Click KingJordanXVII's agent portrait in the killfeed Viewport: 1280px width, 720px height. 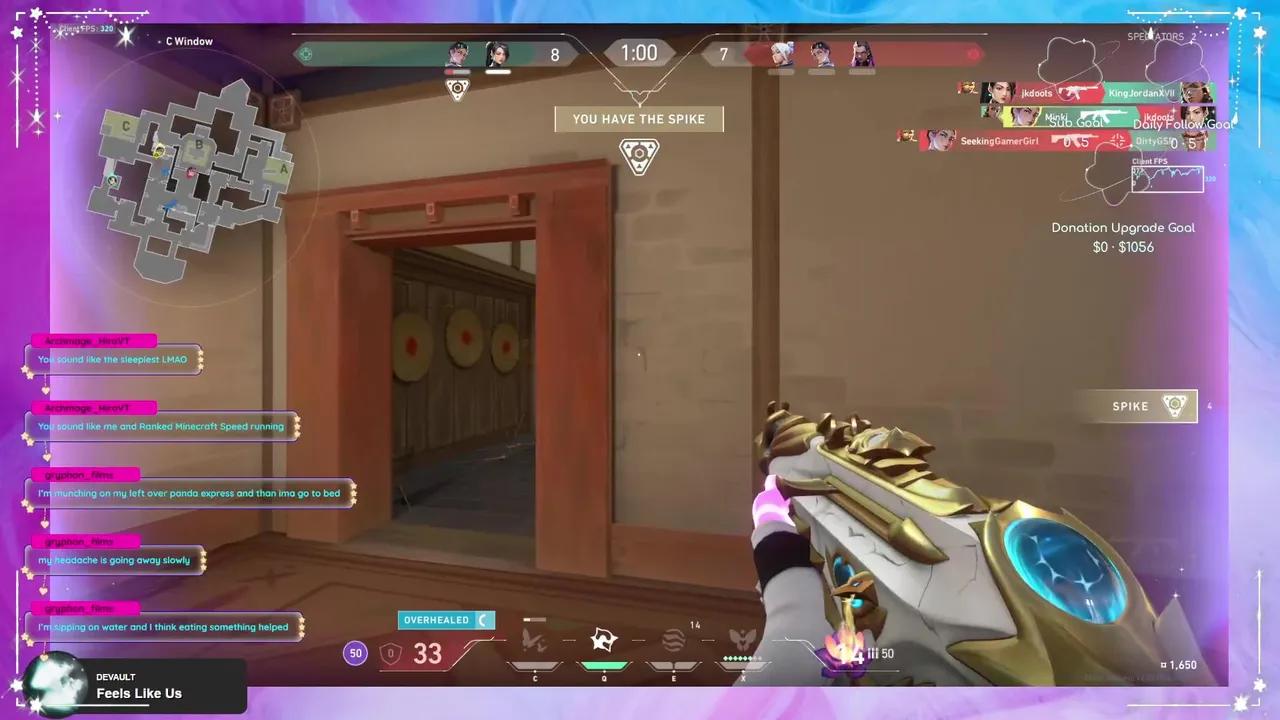pyautogui.click(x=1197, y=93)
